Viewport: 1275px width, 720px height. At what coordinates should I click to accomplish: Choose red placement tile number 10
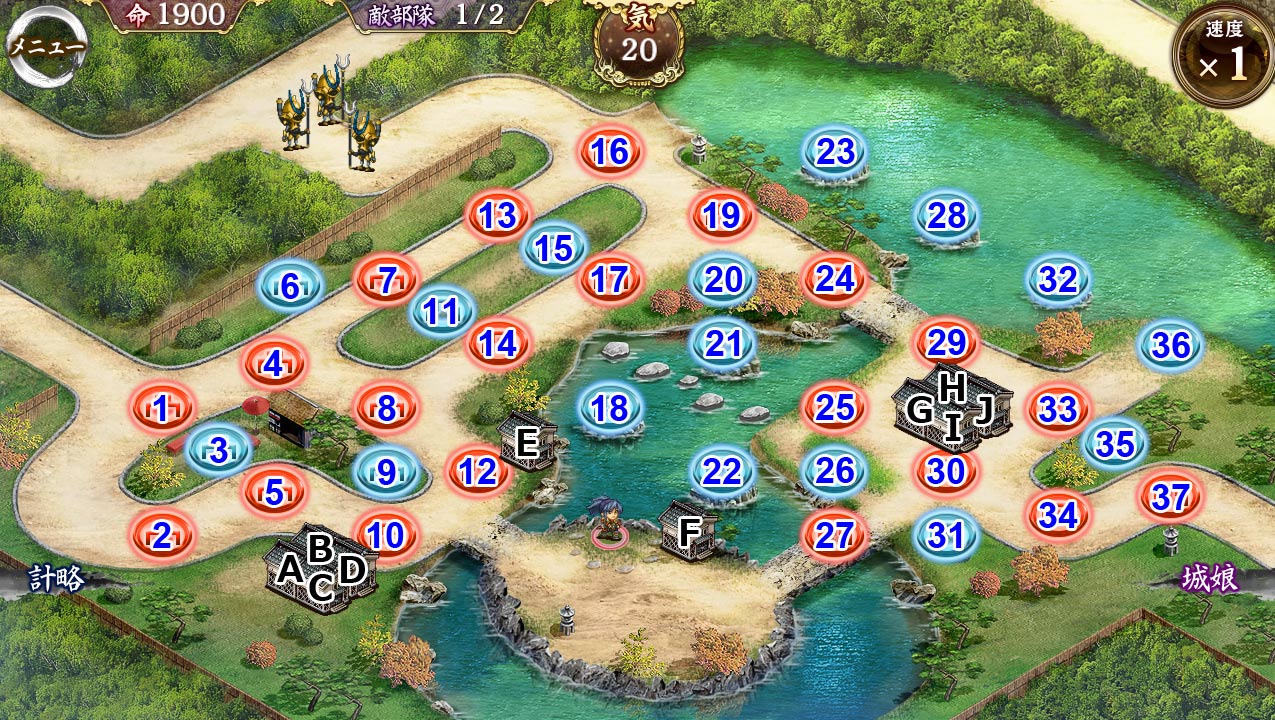click(386, 536)
